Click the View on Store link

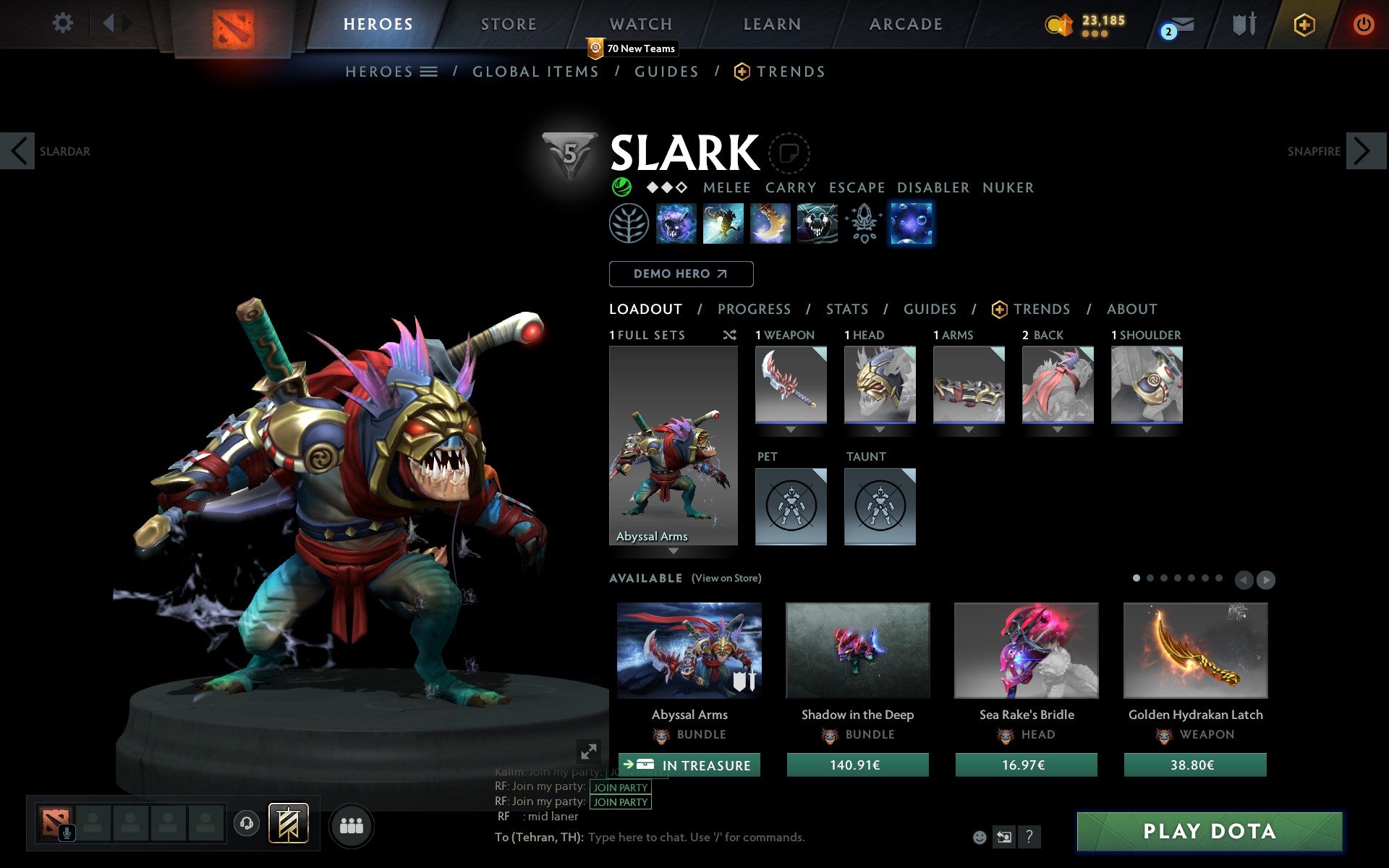pyautogui.click(x=726, y=579)
